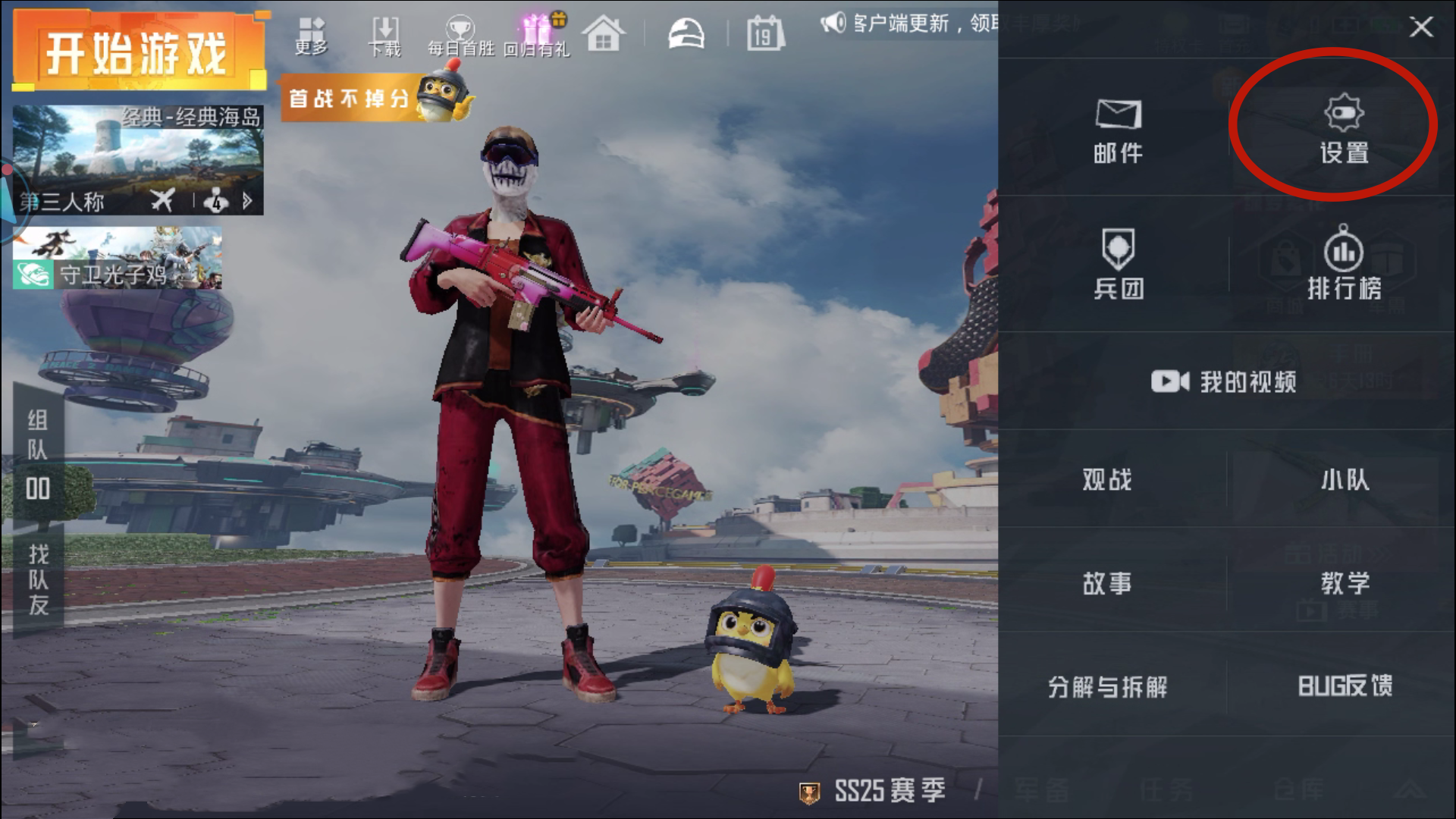
Task: Open the 找队友 find teammates tab
Action: (x=38, y=579)
